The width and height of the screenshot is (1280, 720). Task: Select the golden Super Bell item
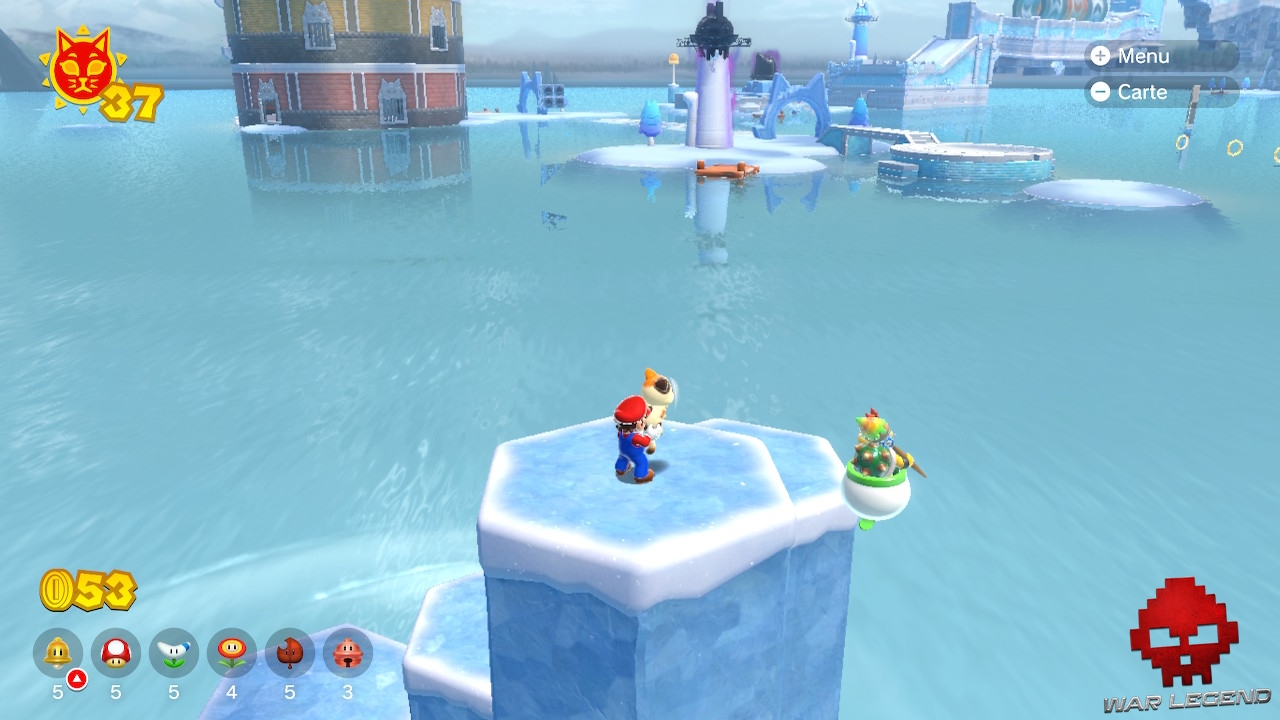58,653
